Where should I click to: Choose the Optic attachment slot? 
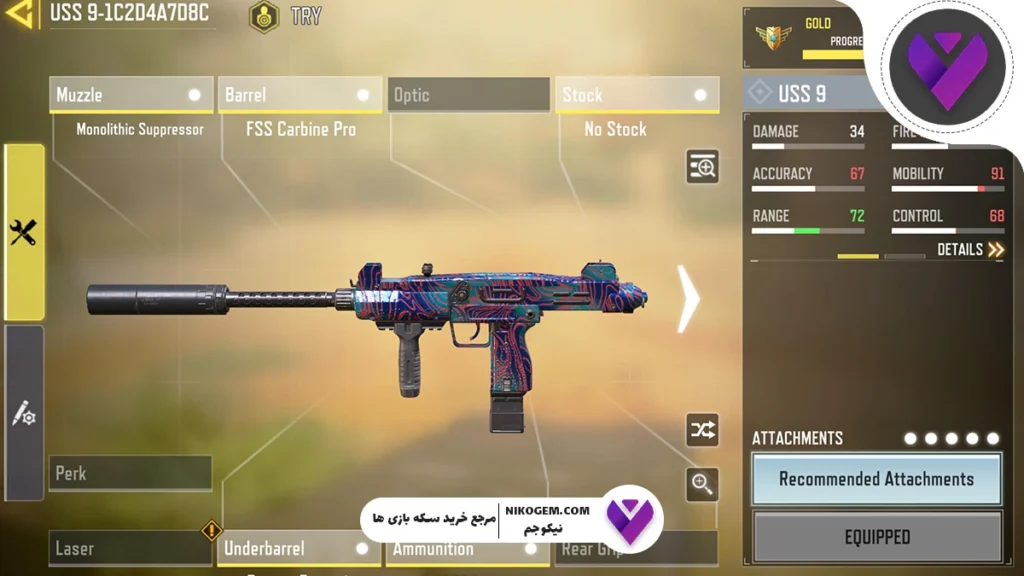pos(468,95)
